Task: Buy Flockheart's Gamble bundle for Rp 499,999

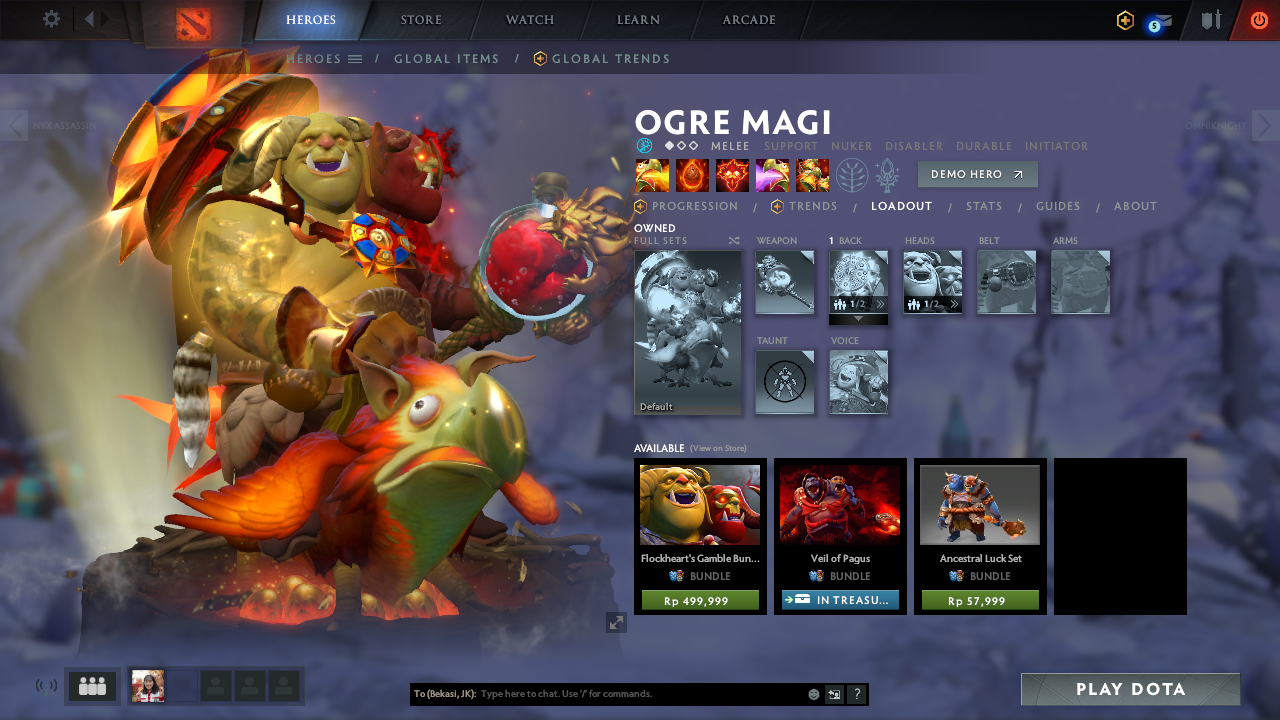Action: (700, 601)
